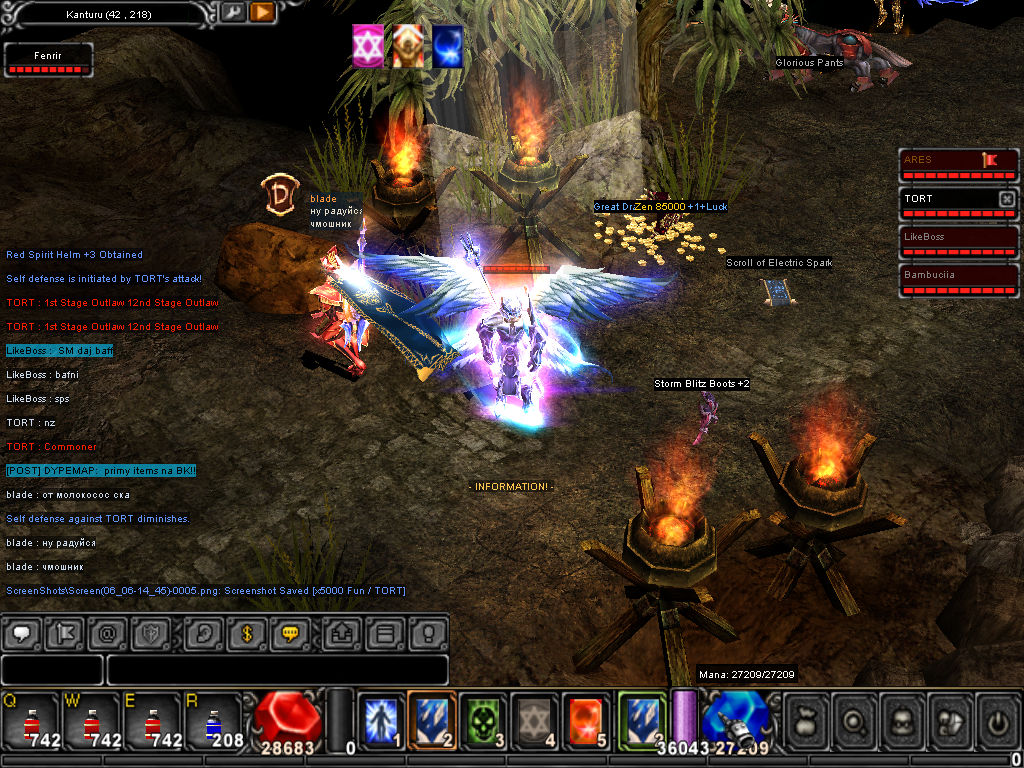Use the red potion in slot Q
This screenshot has width=1024, height=768.
point(32,720)
